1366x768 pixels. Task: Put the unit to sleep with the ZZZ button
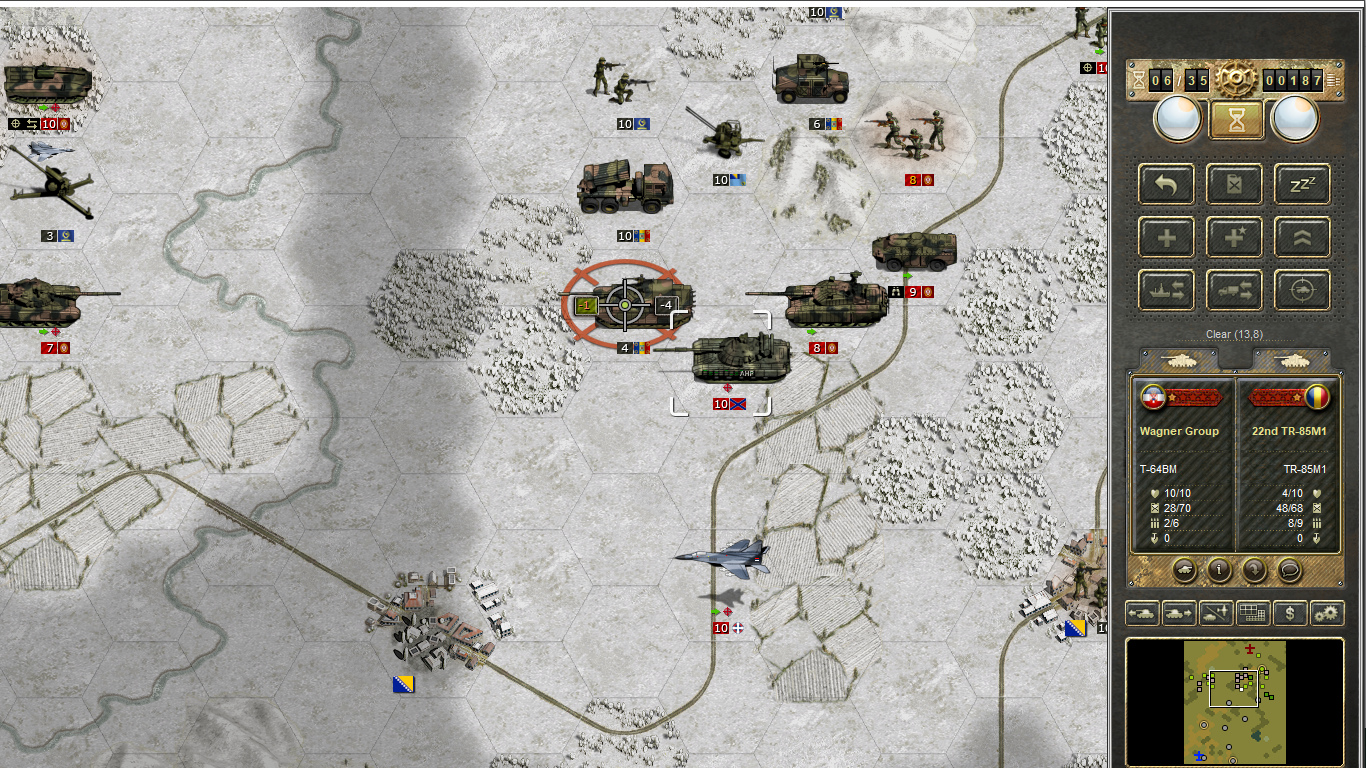pos(1302,184)
